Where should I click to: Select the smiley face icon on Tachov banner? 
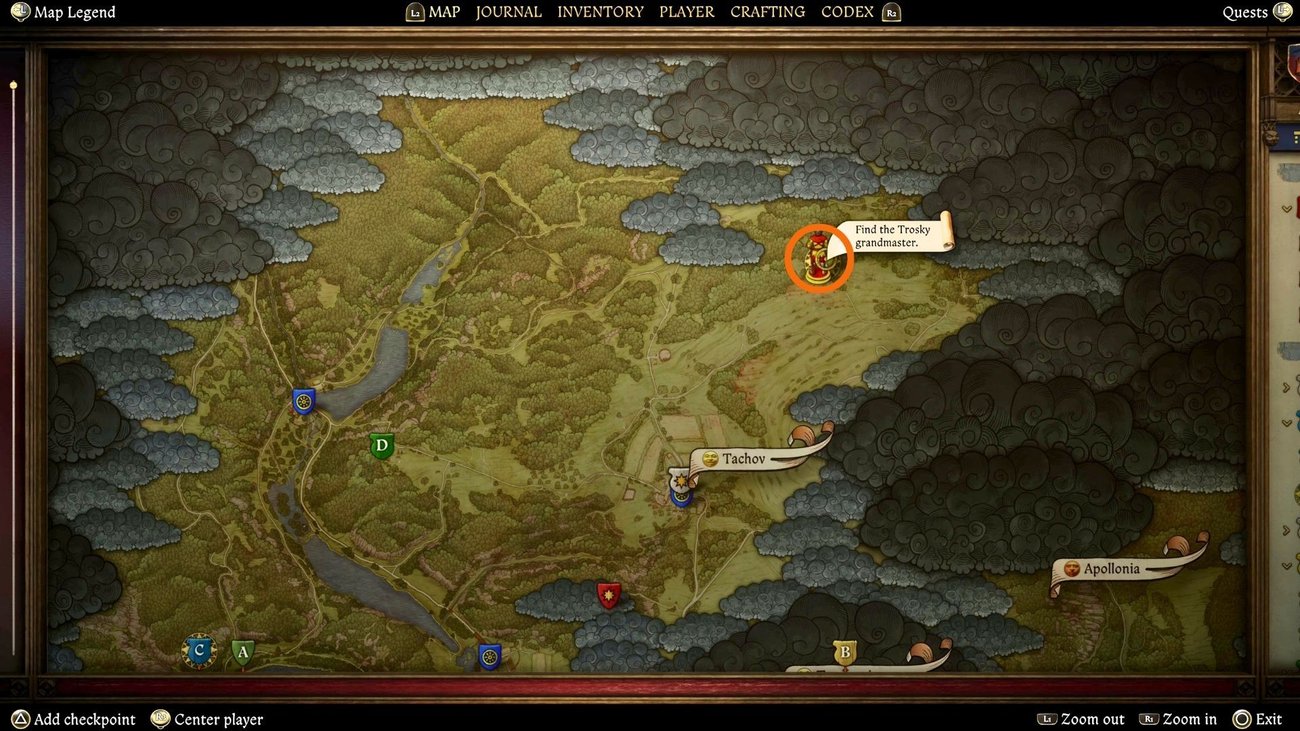point(711,458)
